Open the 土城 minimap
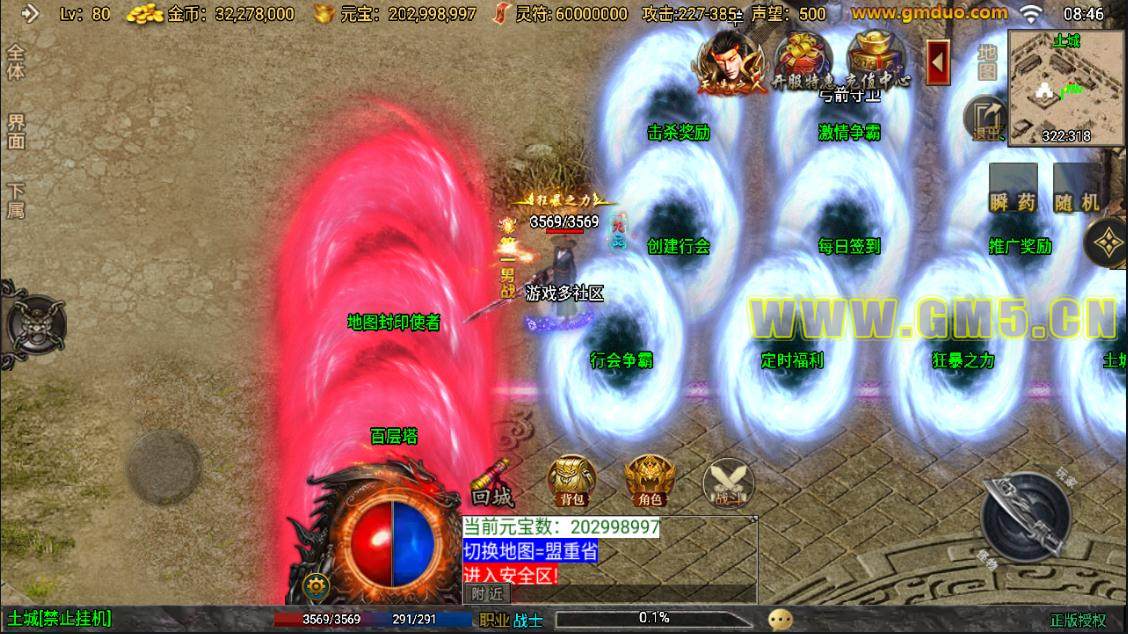1128x634 pixels. [x=1067, y=88]
